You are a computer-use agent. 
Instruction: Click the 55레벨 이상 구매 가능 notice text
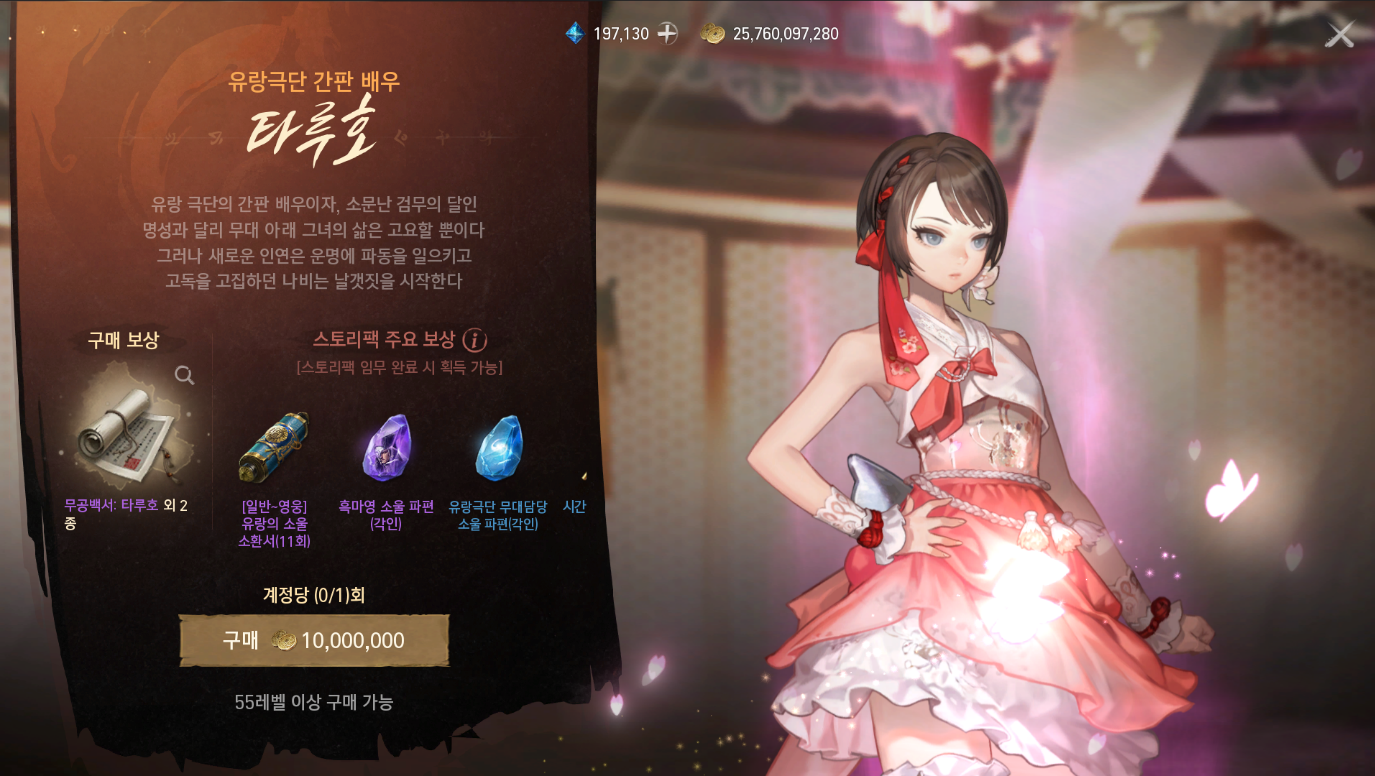[x=314, y=702]
